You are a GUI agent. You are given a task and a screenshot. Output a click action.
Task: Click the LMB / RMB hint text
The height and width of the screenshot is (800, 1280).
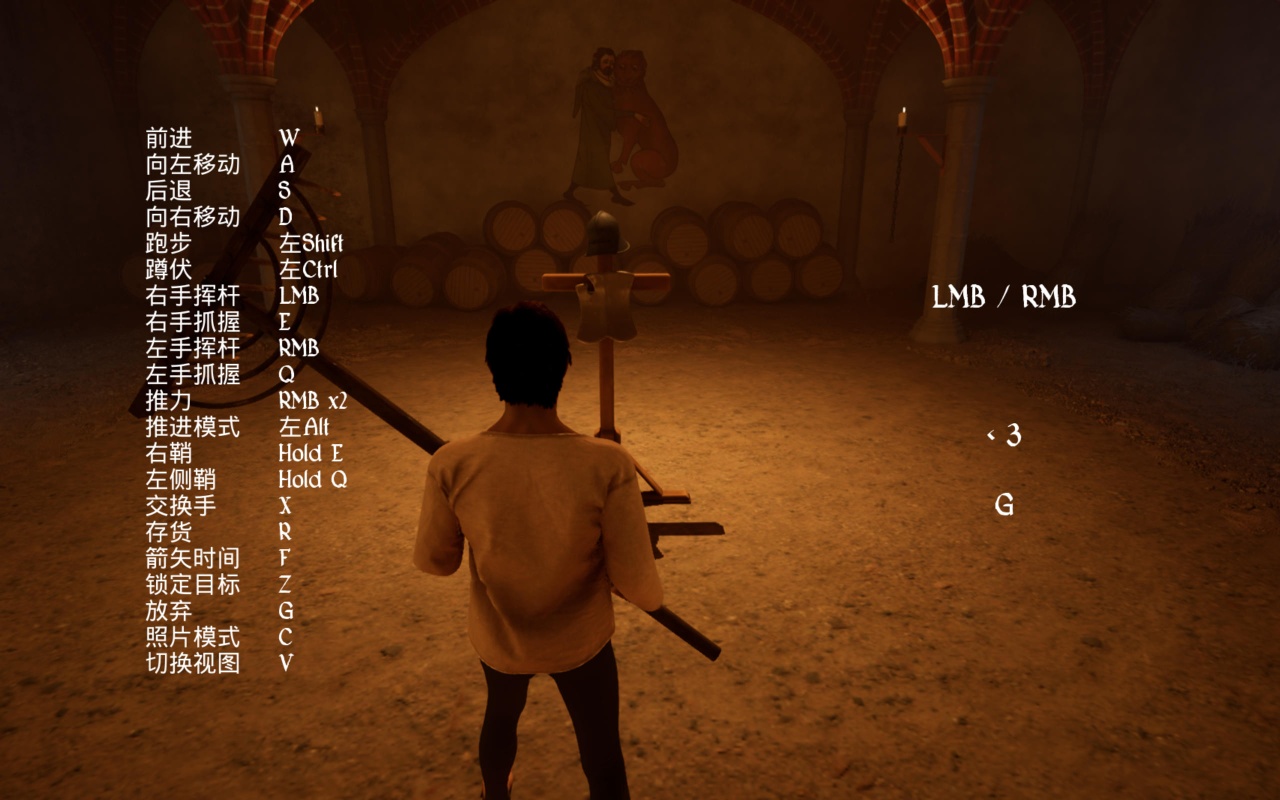click(x=1003, y=297)
